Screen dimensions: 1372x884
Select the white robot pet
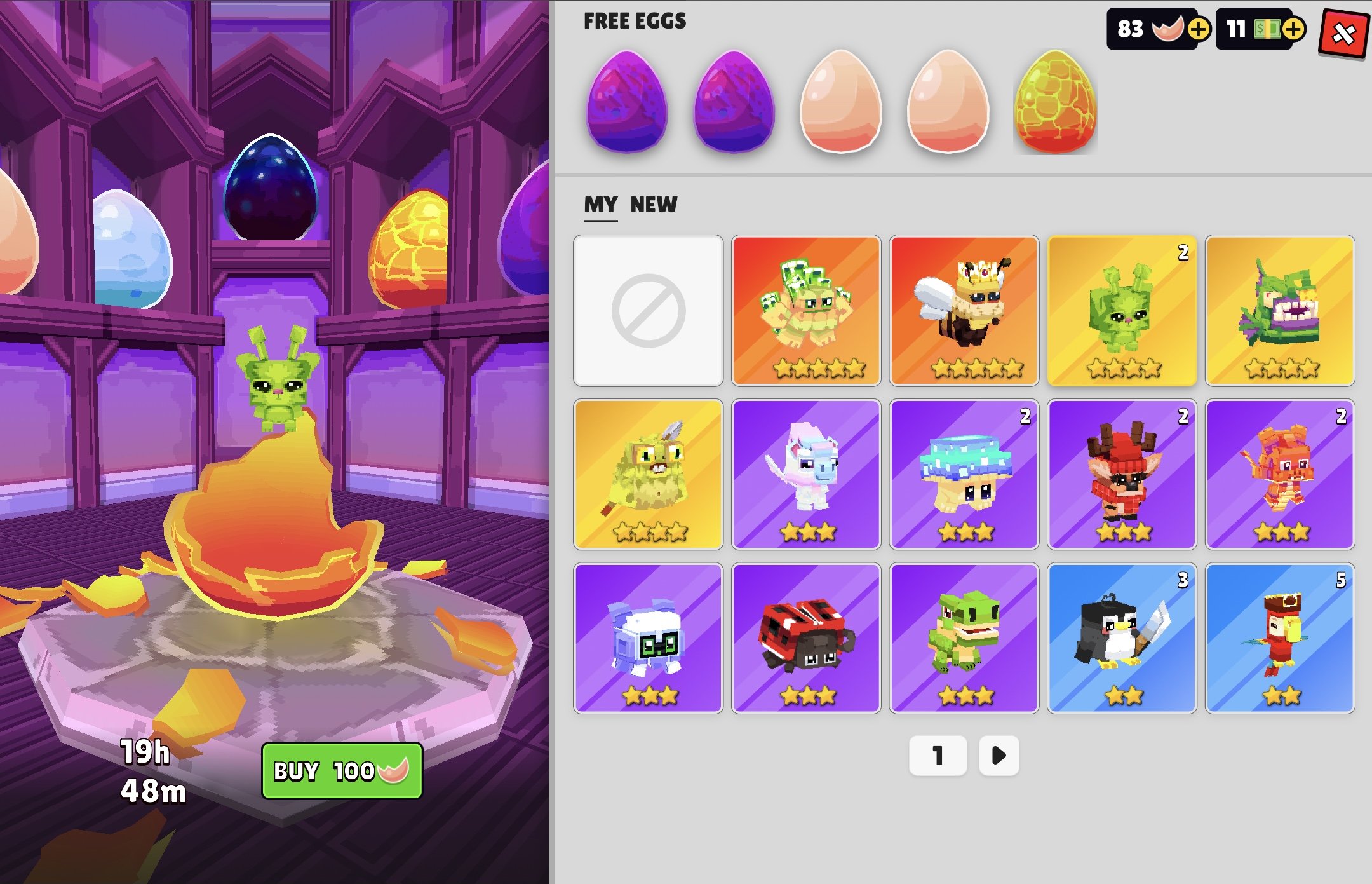coord(648,637)
